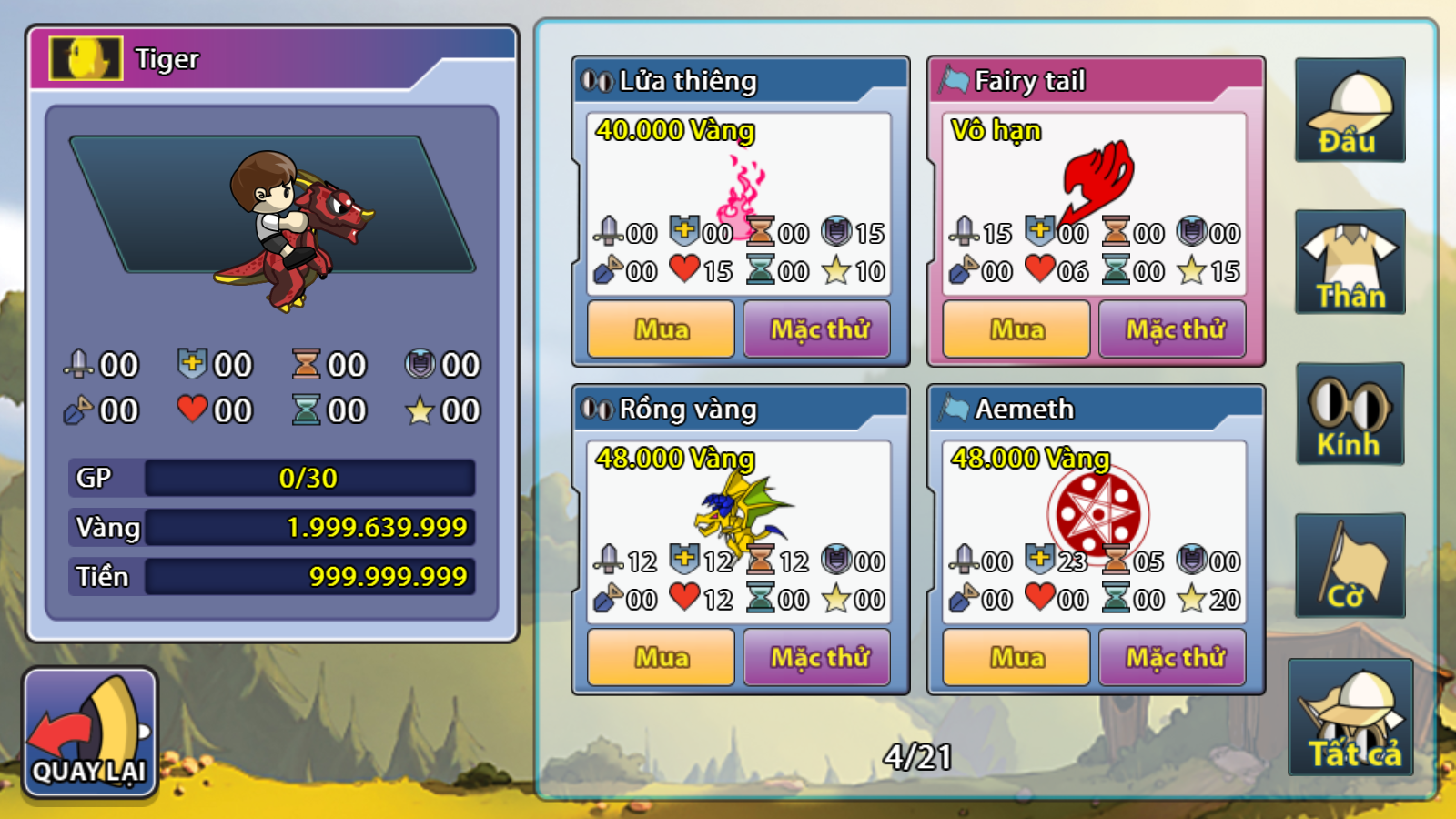Buy the Rồng vàng item
This screenshot has width=1456, height=819.
click(661, 657)
